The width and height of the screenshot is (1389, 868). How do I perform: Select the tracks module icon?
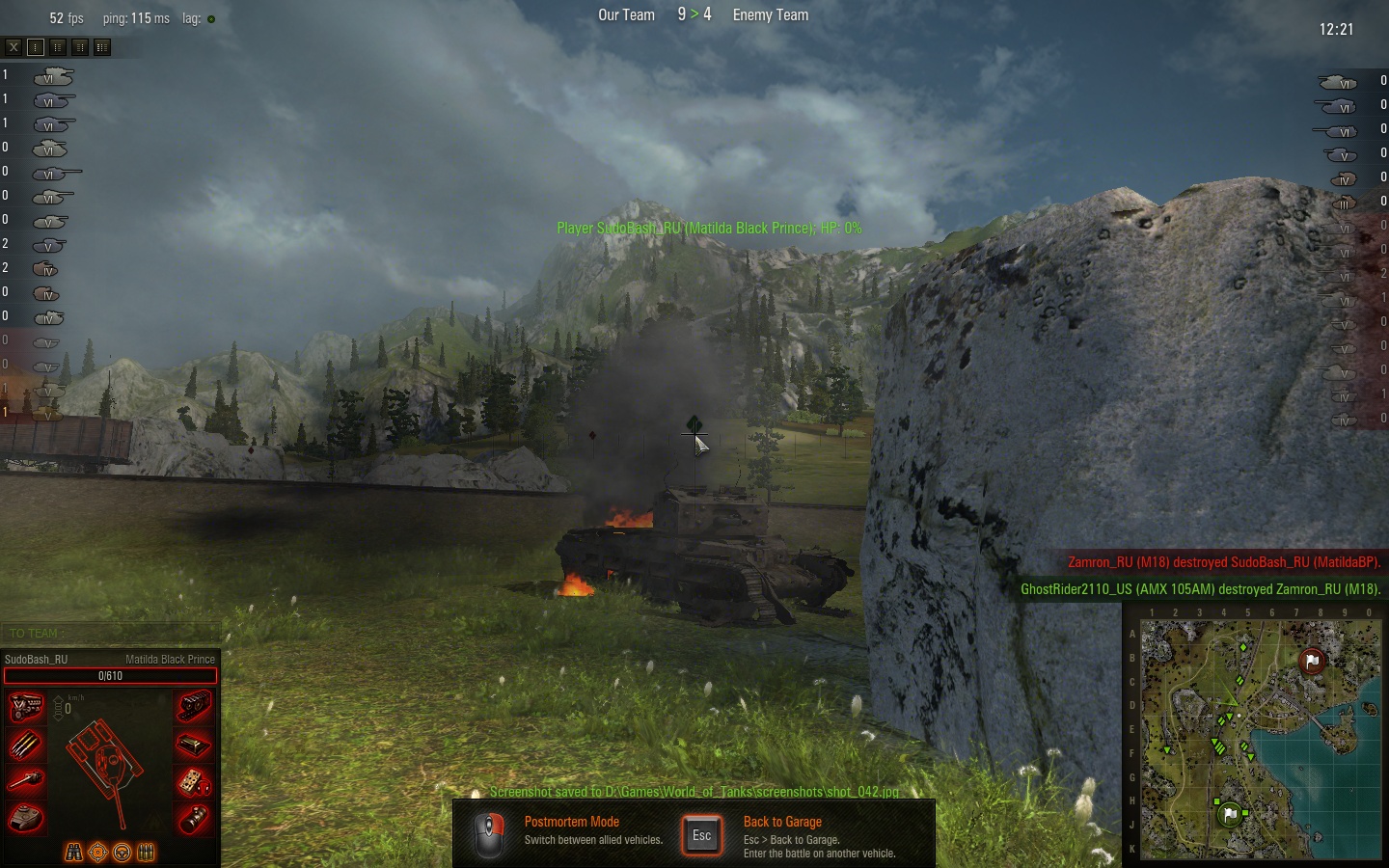194,707
